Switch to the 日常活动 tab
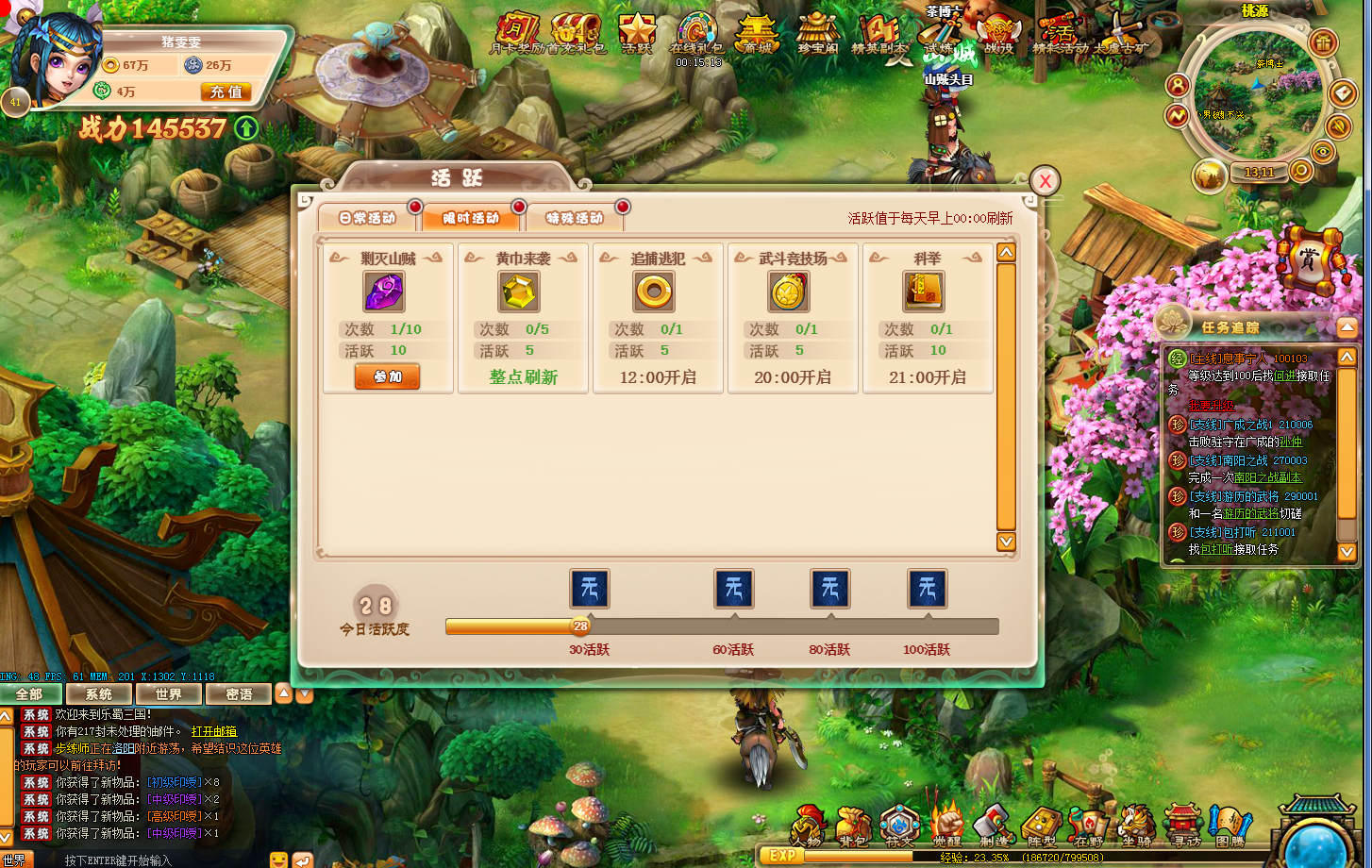 pyautogui.click(x=368, y=218)
